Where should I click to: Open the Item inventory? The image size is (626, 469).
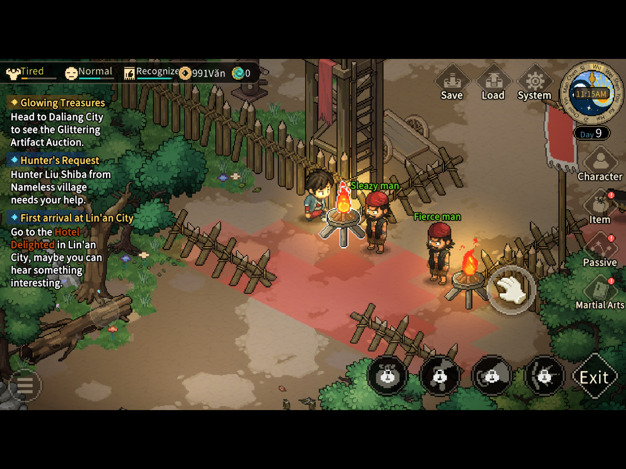coord(599,207)
